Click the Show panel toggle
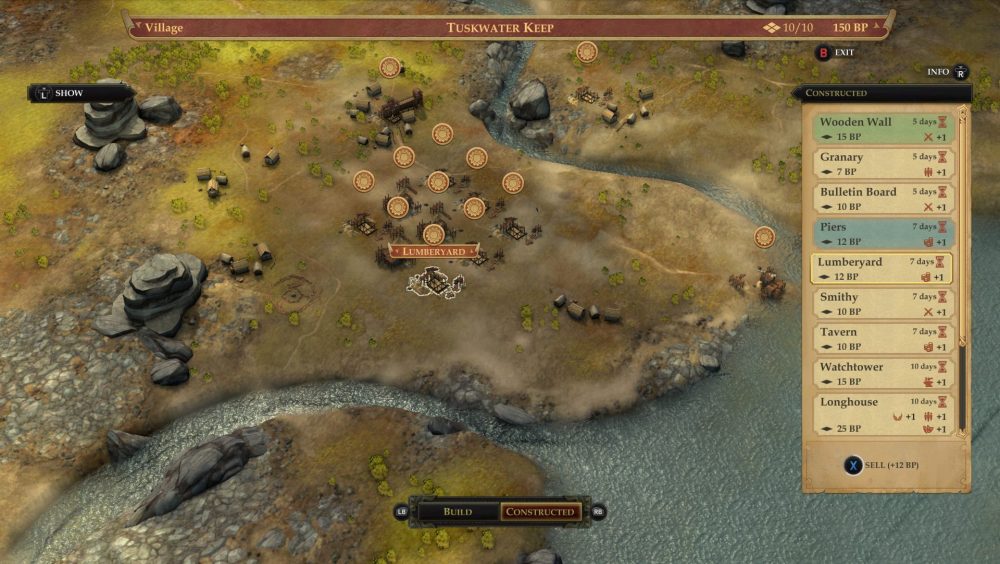The image size is (1000, 564). [68, 93]
